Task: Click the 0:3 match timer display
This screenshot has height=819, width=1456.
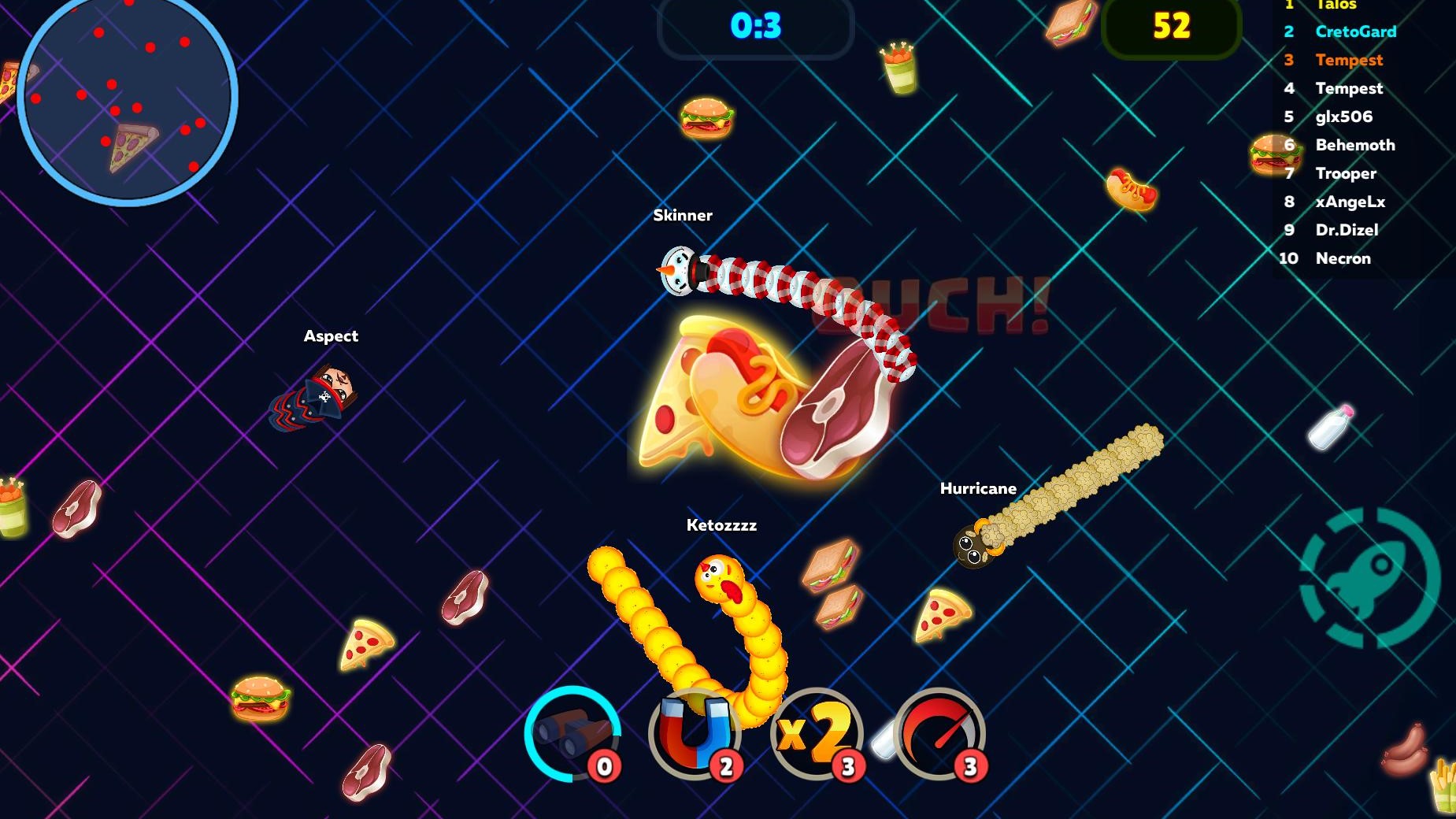Action: tap(755, 24)
